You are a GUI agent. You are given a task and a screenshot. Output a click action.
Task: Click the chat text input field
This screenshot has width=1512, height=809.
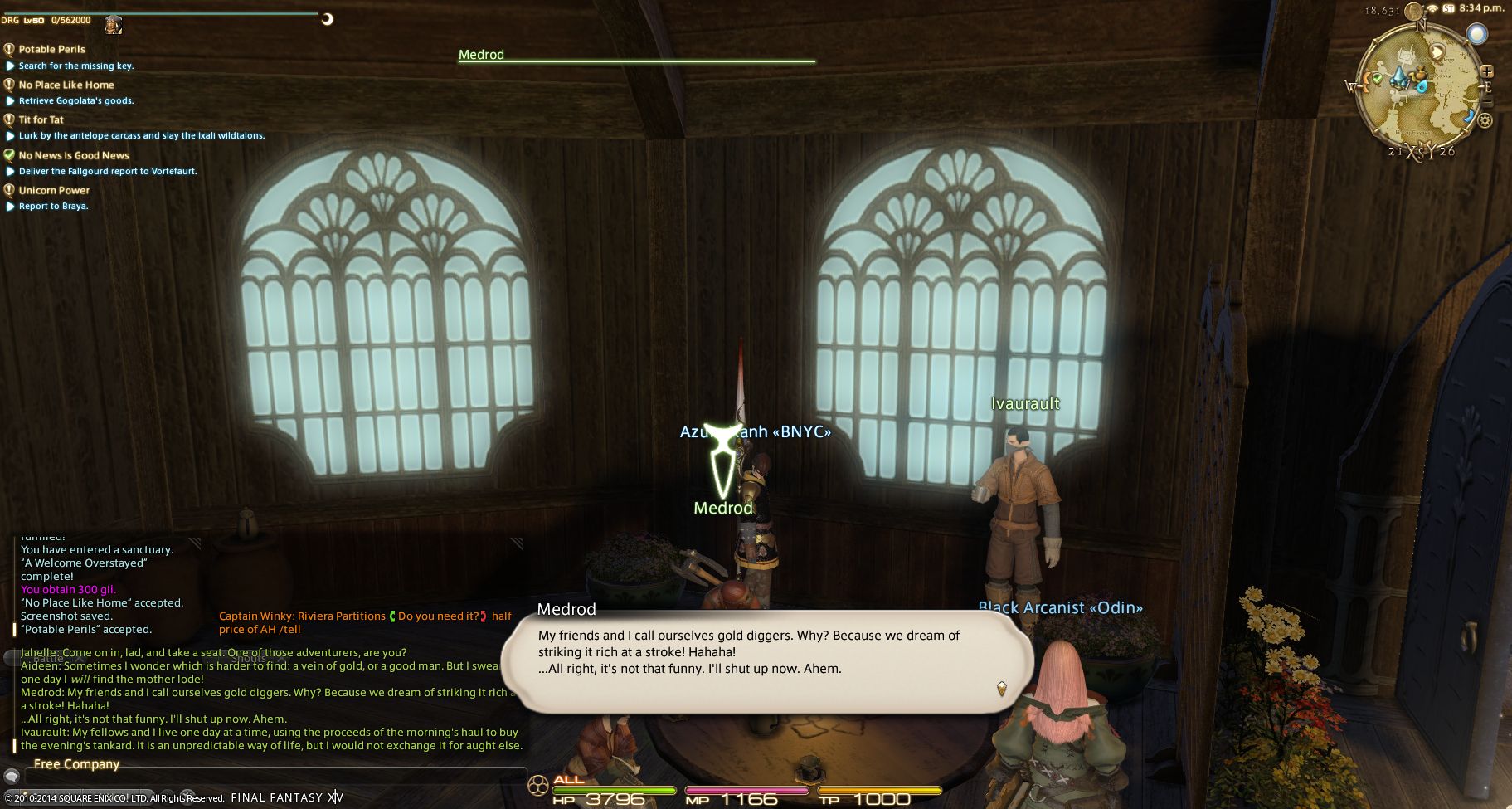[274, 777]
